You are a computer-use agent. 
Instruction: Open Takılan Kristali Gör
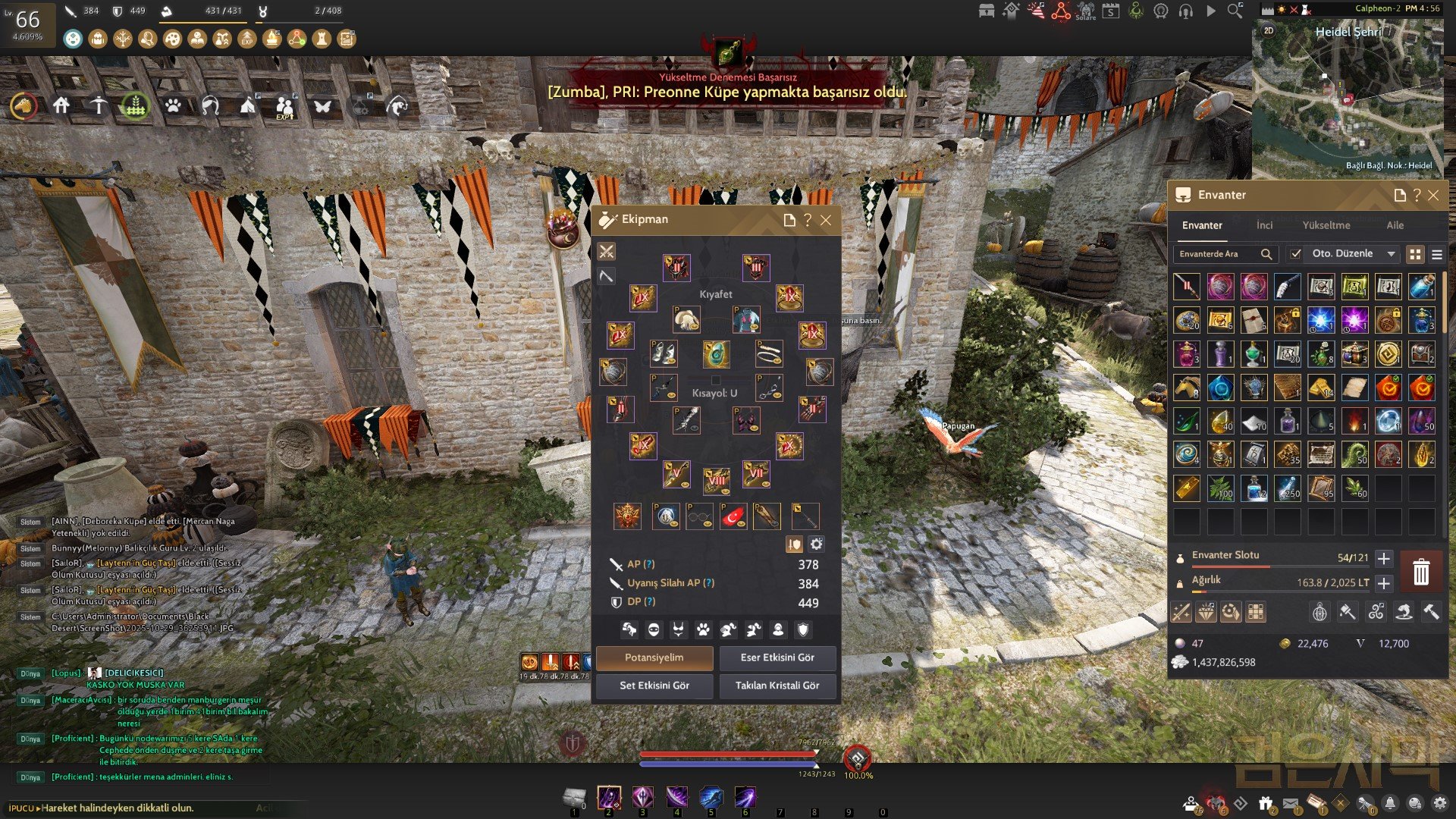pyautogui.click(x=777, y=686)
